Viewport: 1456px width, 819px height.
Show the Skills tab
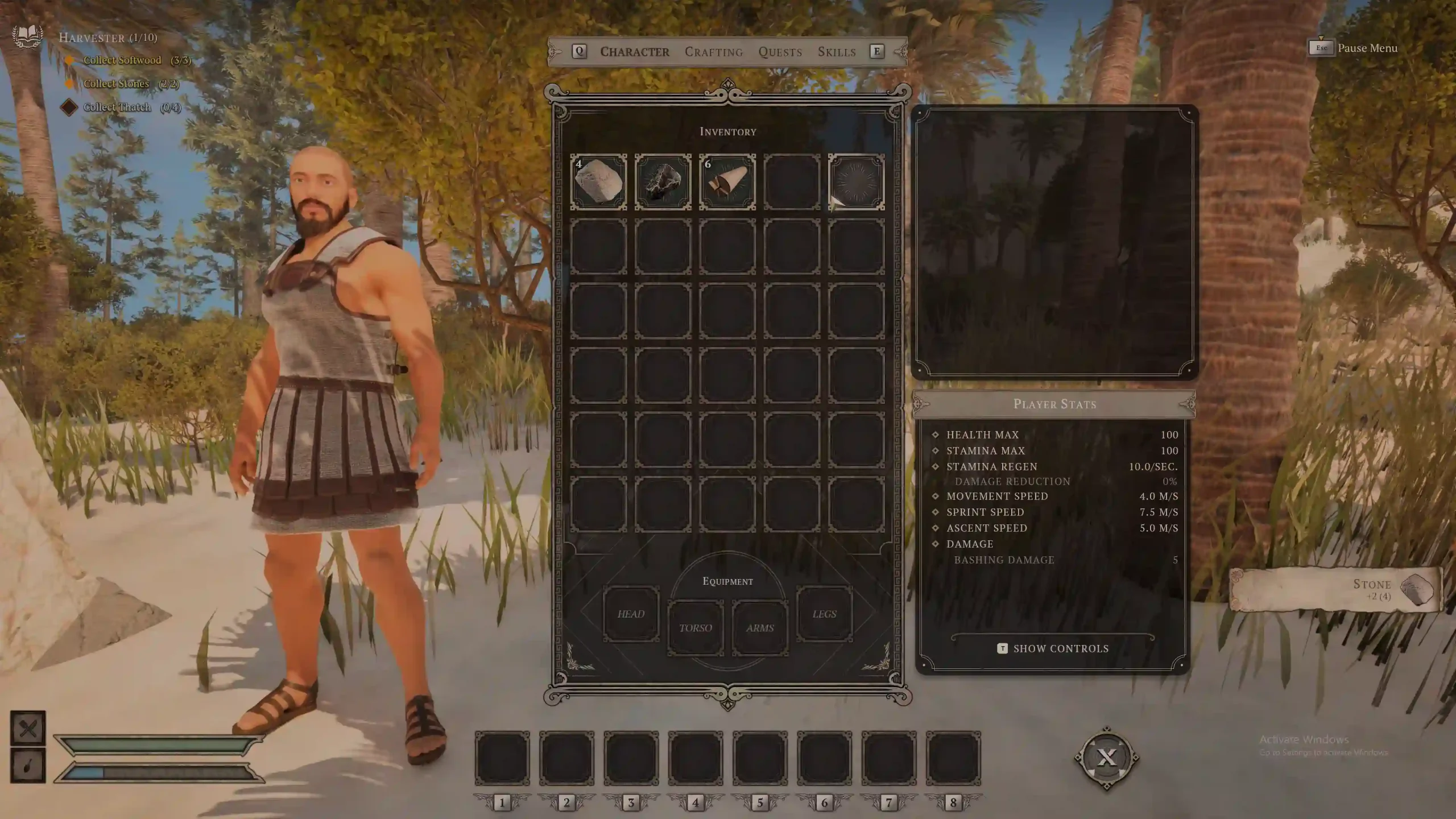[836, 52]
